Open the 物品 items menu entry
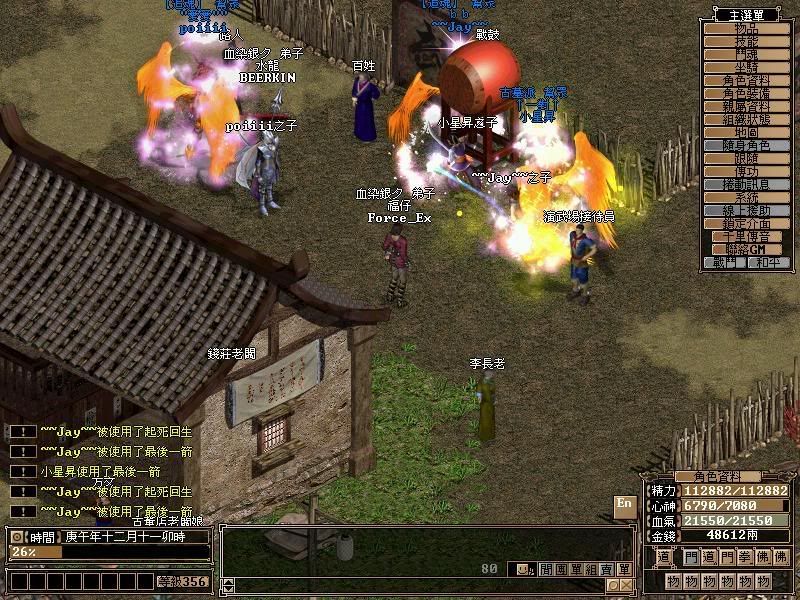The height and width of the screenshot is (600, 800). 746,29
